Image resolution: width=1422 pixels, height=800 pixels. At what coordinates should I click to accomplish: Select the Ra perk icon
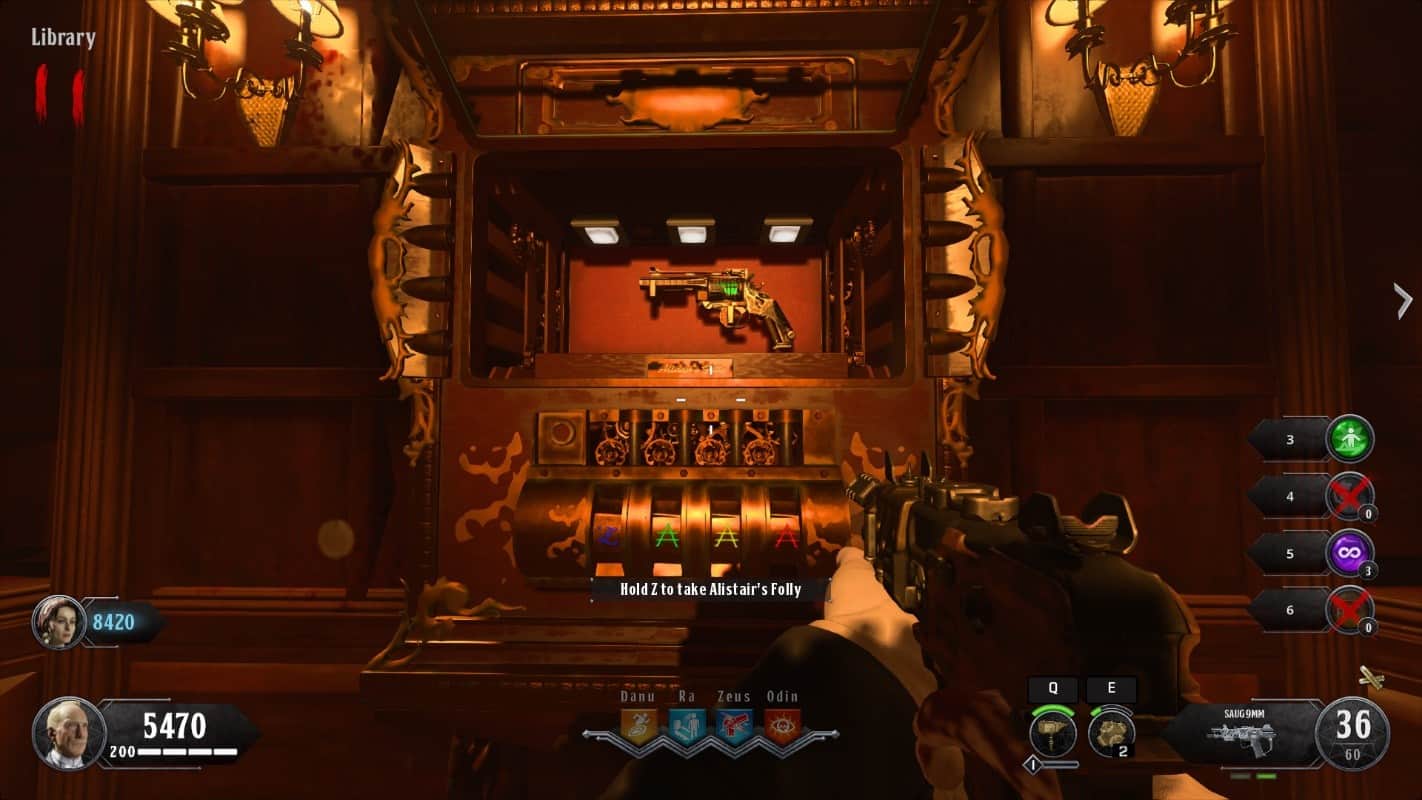(687, 726)
